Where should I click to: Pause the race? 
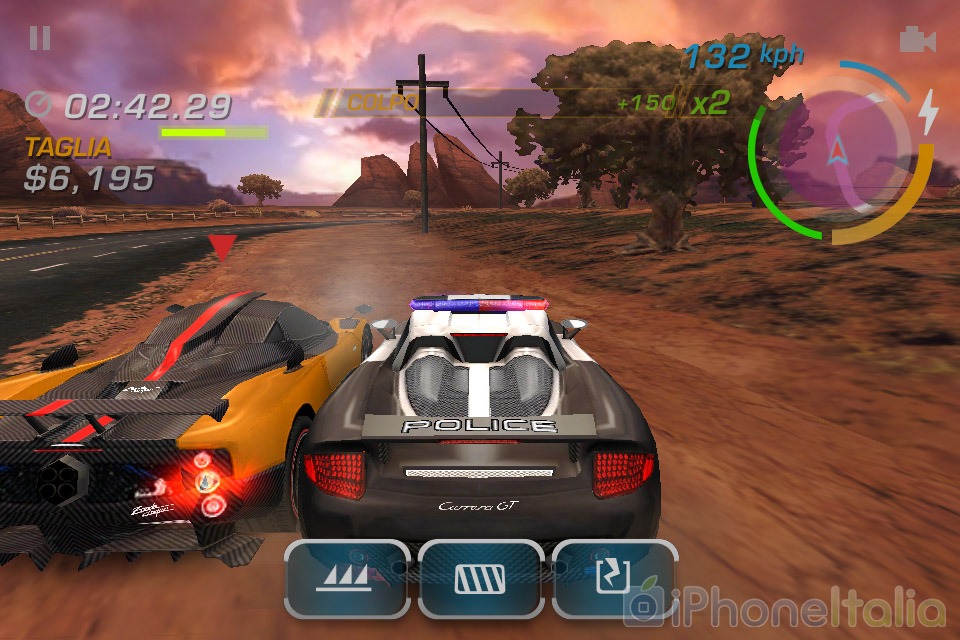(40, 39)
